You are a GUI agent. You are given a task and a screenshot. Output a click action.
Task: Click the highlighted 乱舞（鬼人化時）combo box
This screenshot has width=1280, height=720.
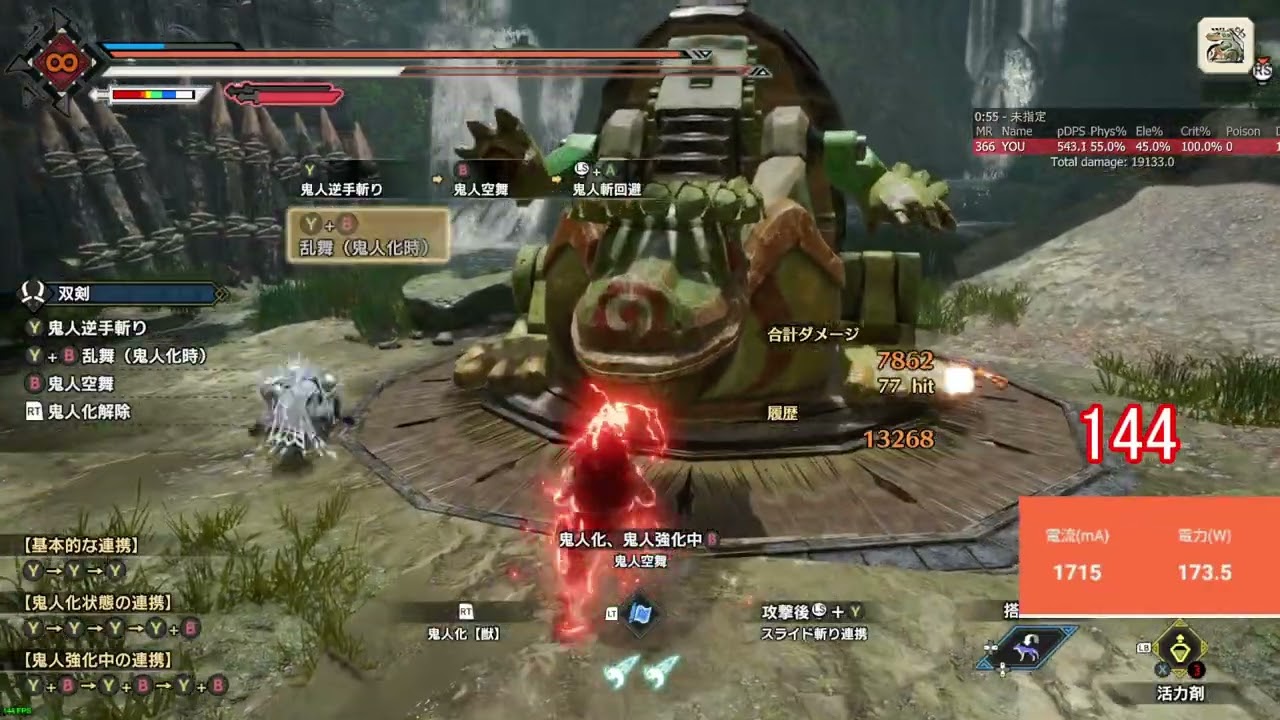pyautogui.click(x=368, y=235)
